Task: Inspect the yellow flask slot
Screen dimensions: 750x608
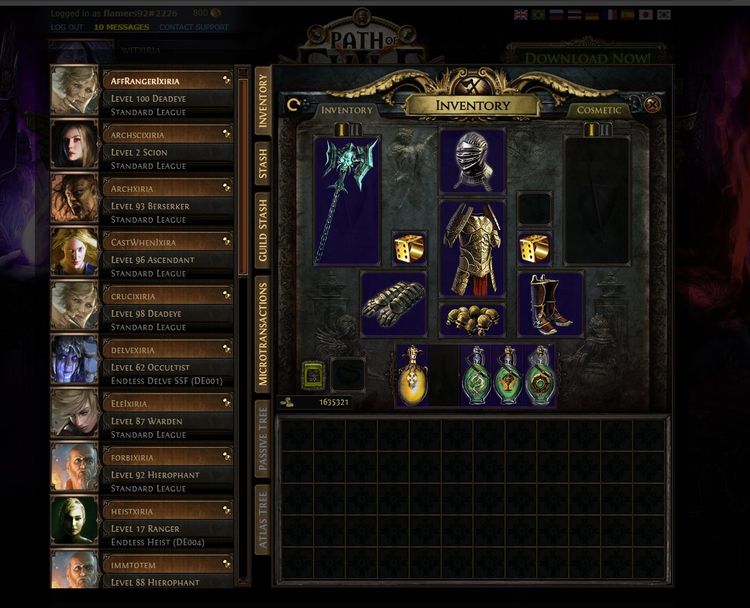Action: click(x=410, y=376)
